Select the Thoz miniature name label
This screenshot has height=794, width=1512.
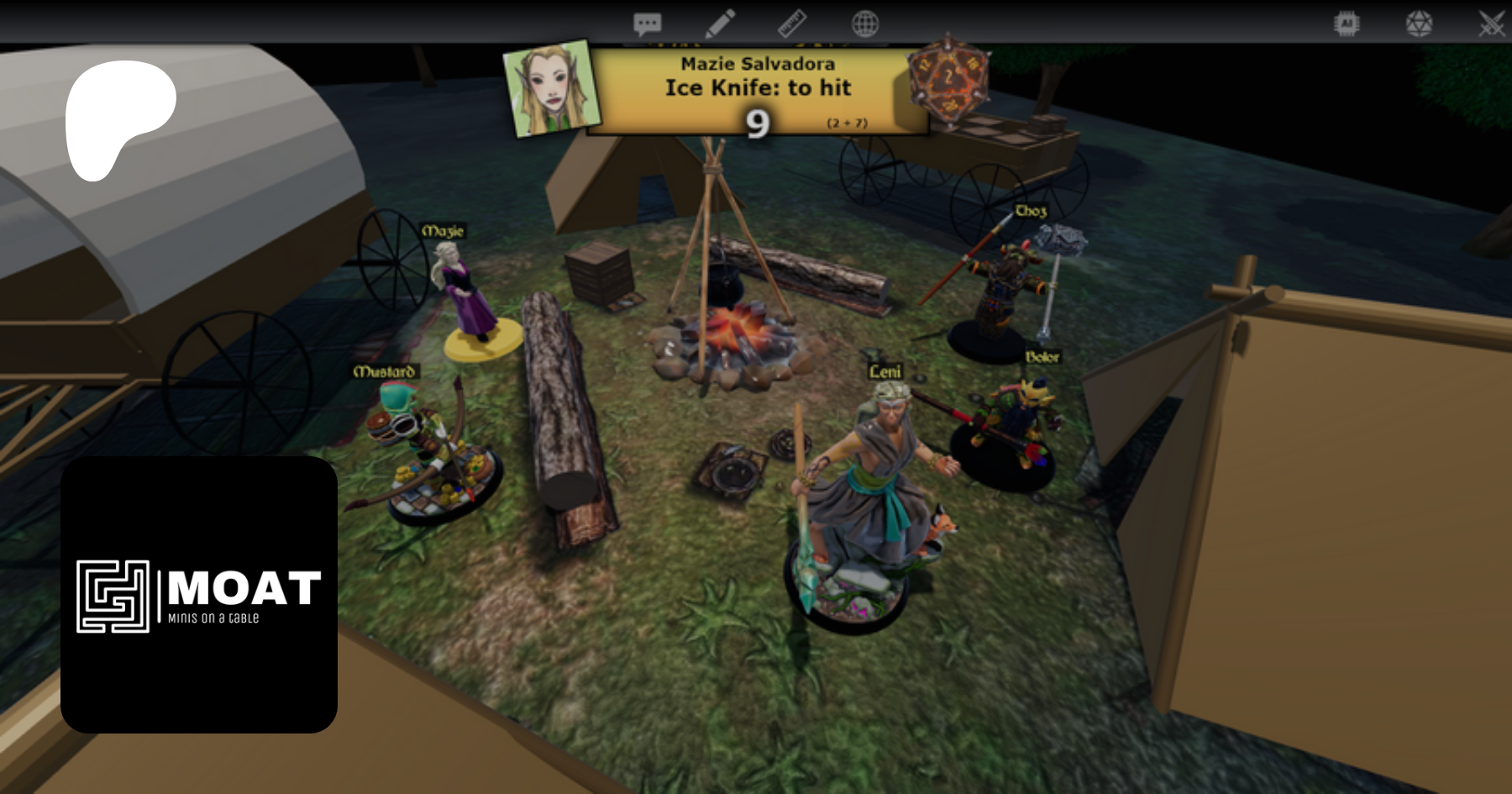pyautogui.click(x=1031, y=211)
